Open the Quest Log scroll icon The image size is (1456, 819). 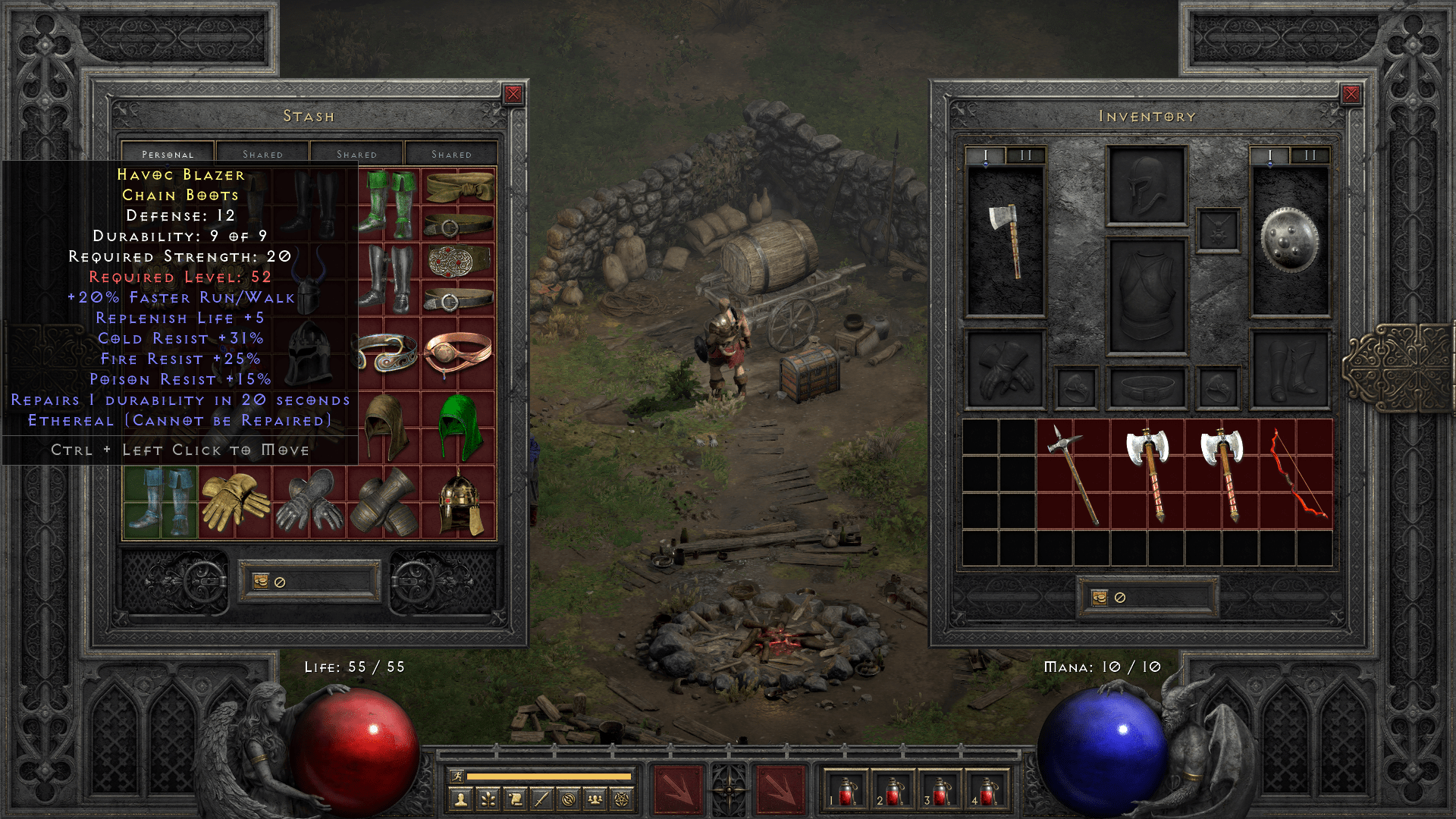[516, 799]
